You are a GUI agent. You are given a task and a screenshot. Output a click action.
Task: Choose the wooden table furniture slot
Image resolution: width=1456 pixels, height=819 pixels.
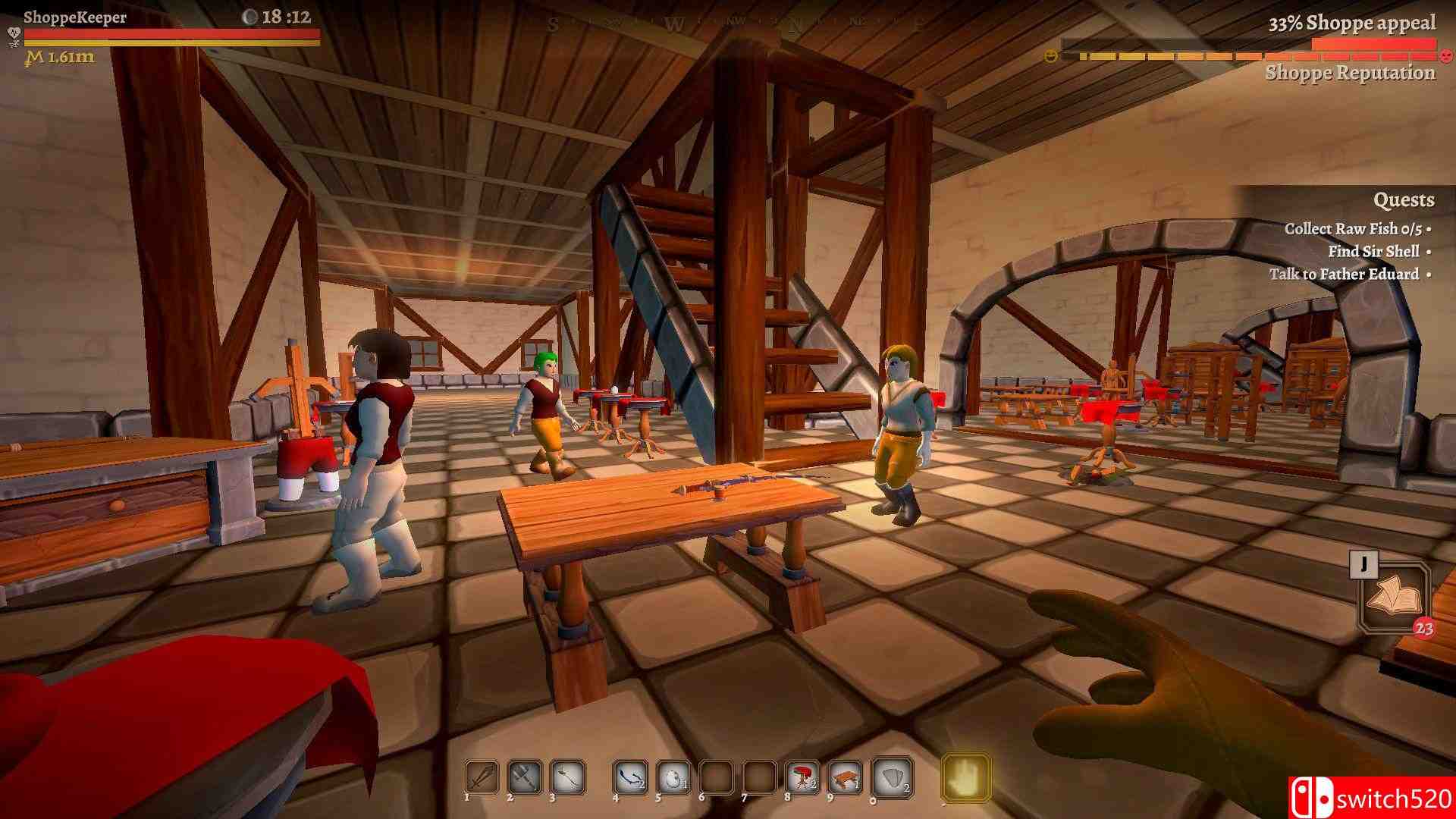pos(845,777)
